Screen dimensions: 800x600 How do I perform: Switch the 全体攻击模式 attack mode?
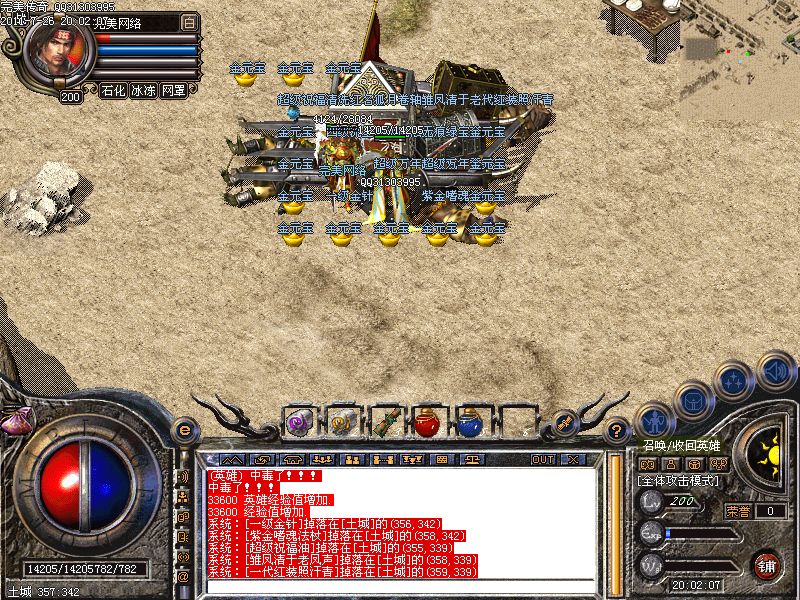pyautogui.click(x=679, y=481)
